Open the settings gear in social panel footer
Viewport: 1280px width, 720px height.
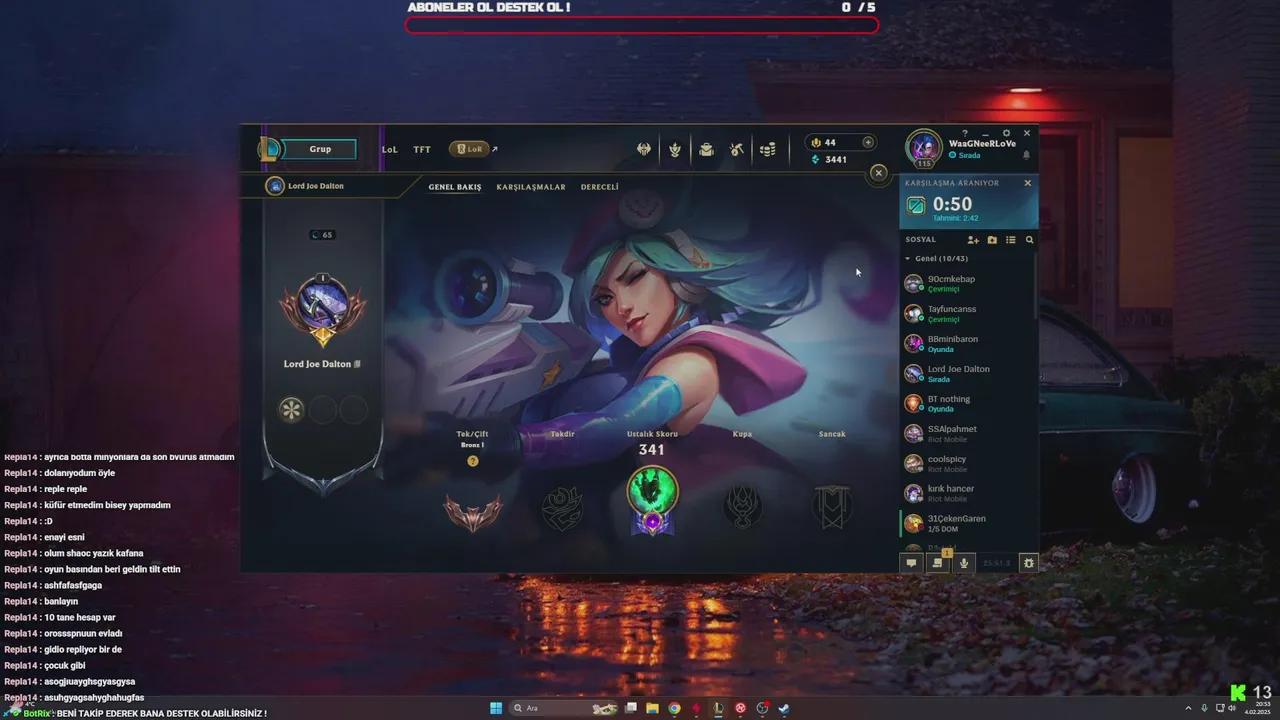[1028, 563]
